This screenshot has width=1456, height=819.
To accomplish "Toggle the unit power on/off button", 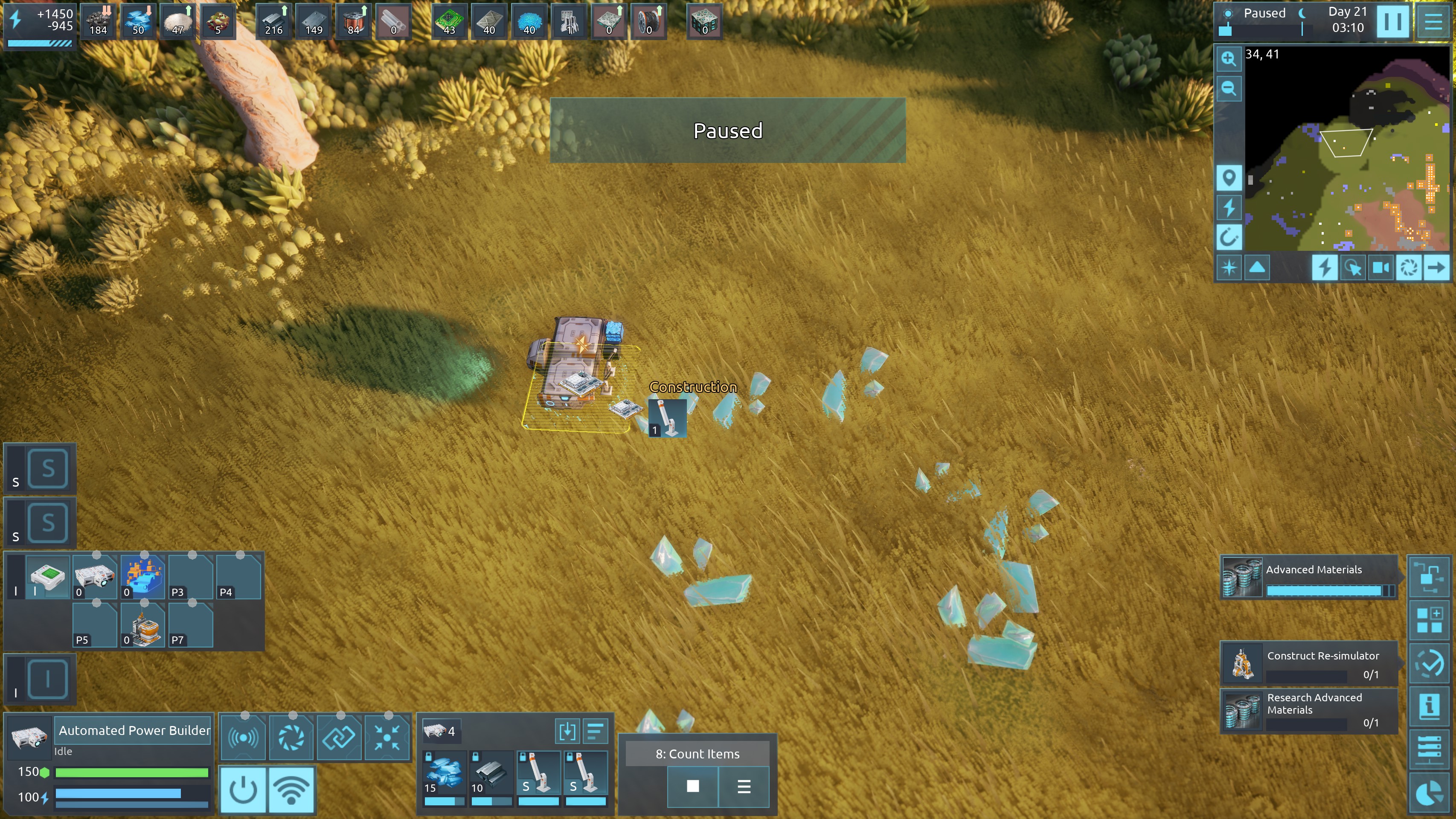I will [x=243, y=790].
